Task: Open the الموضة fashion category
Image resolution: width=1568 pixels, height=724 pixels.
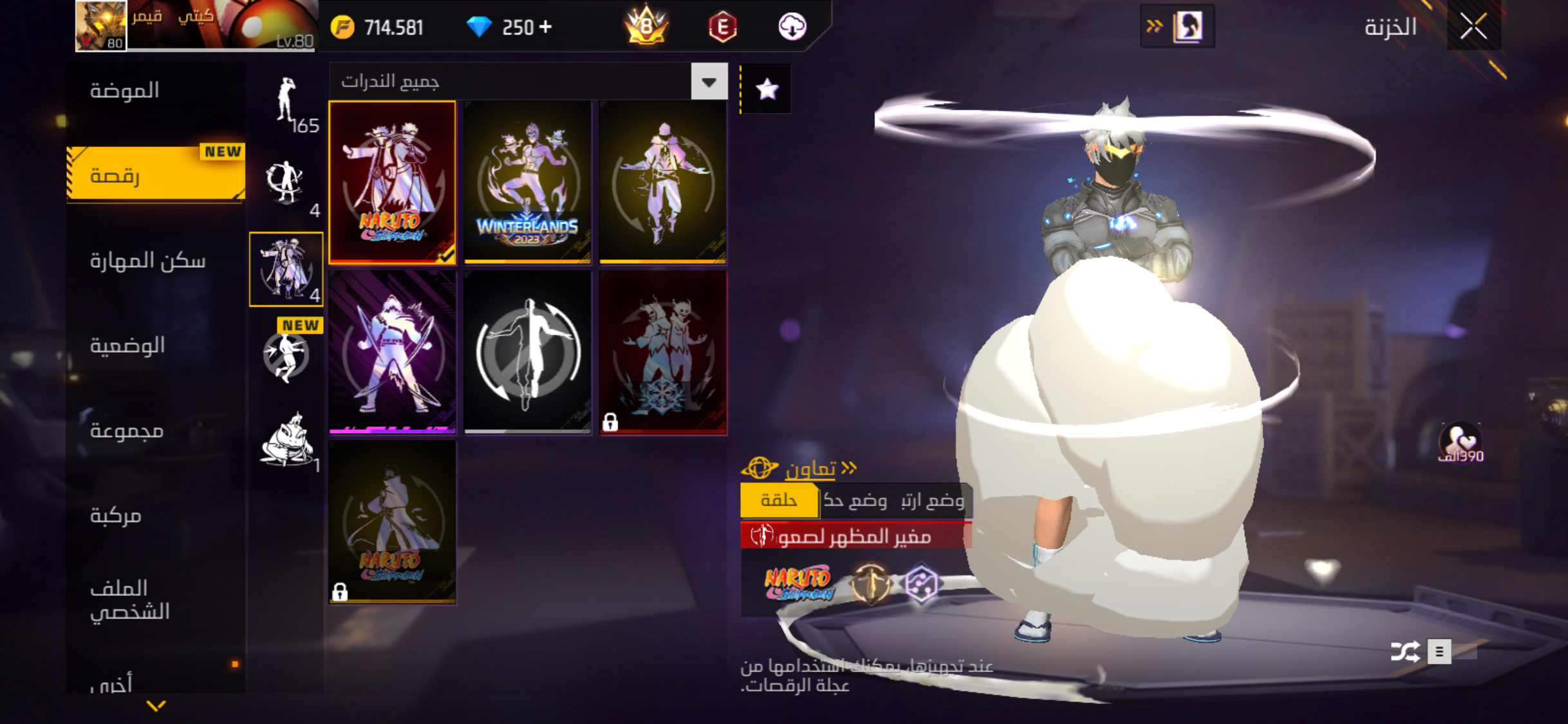Action: pos(125,91)
